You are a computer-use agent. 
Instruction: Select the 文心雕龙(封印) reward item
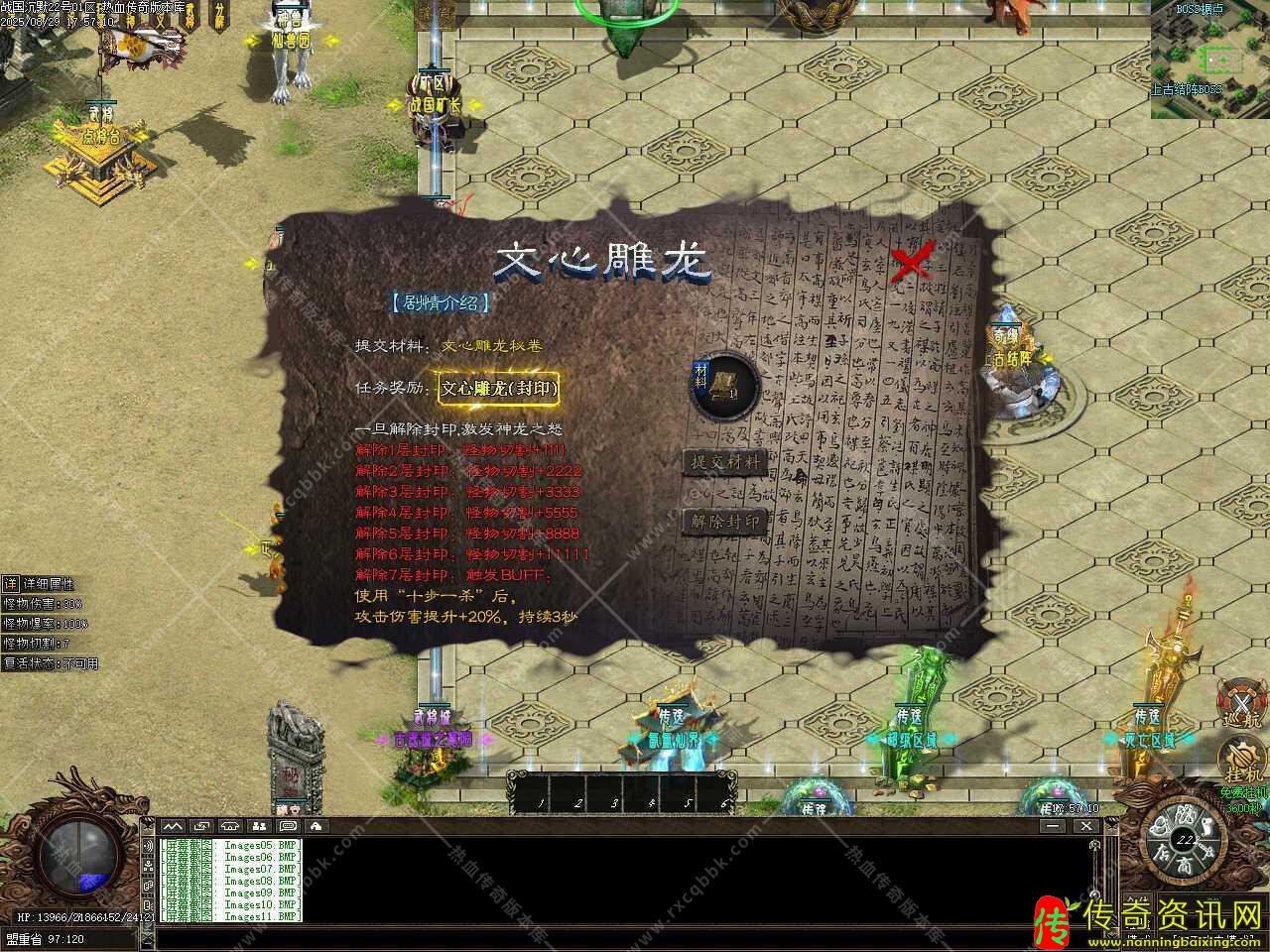(x=499, y=389)
